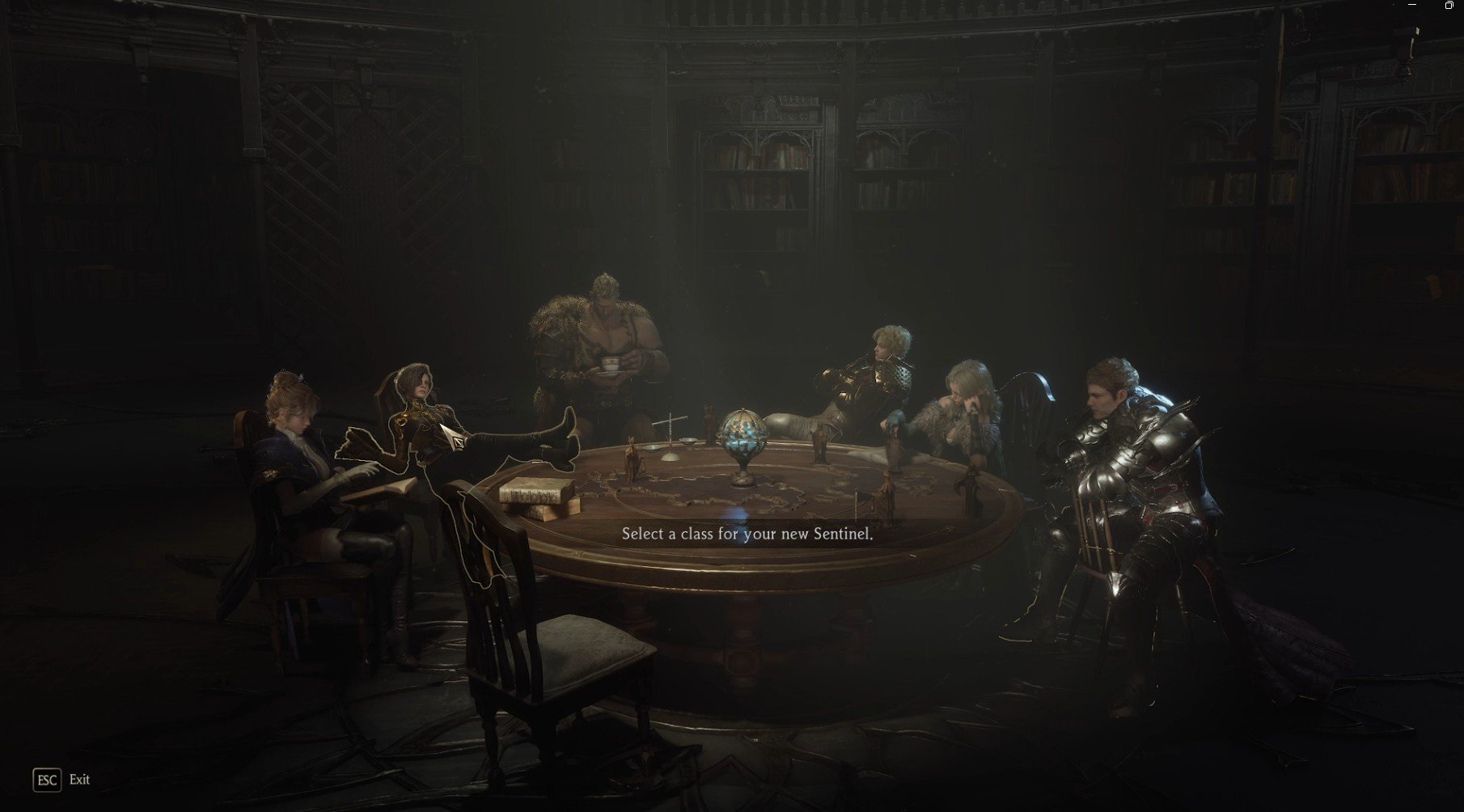Restore down the game window
Image resolution: width=1464 pixels, height=812 pixels.
point(1449,5)
